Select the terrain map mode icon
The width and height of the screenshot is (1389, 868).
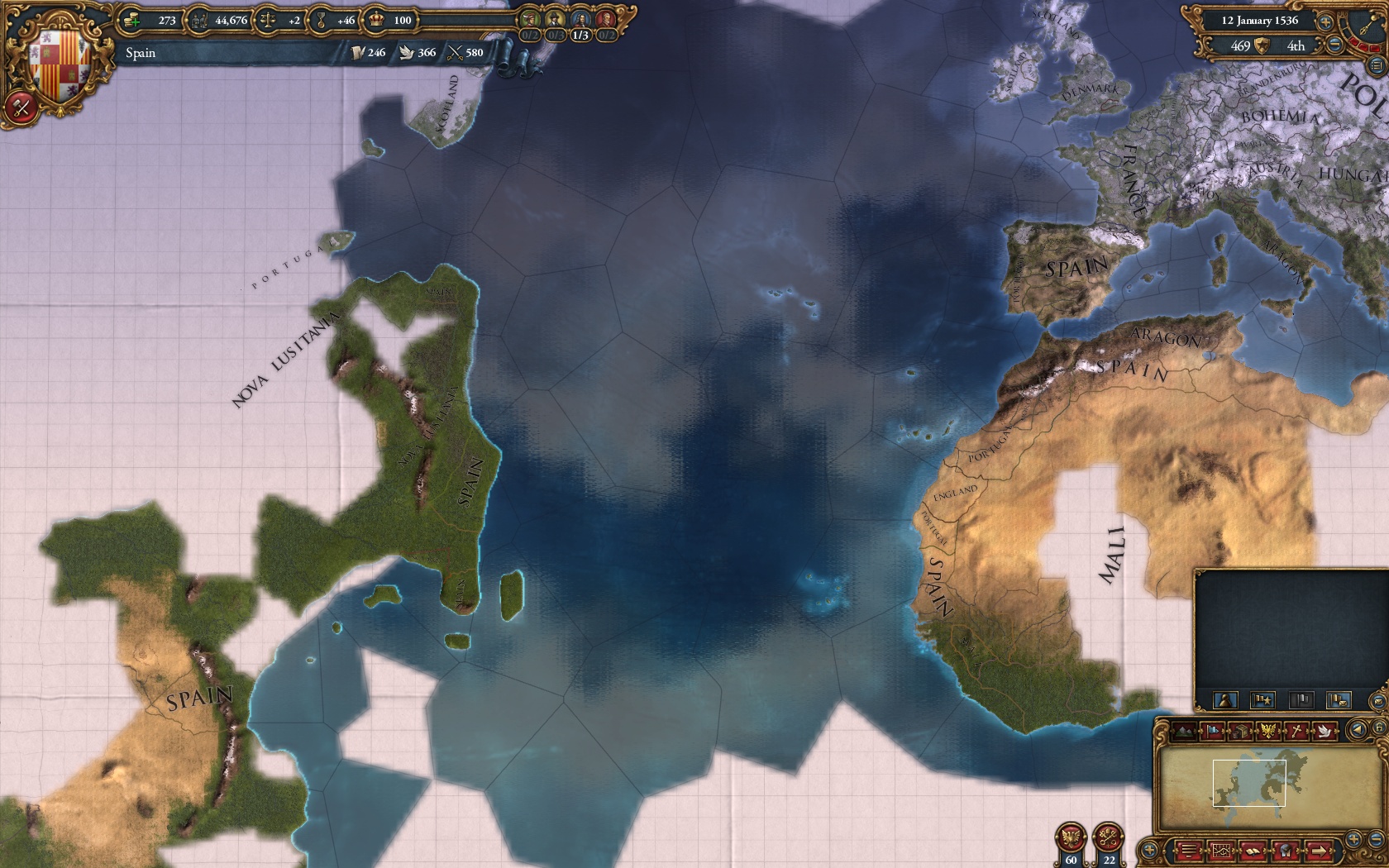point(1183,731)
